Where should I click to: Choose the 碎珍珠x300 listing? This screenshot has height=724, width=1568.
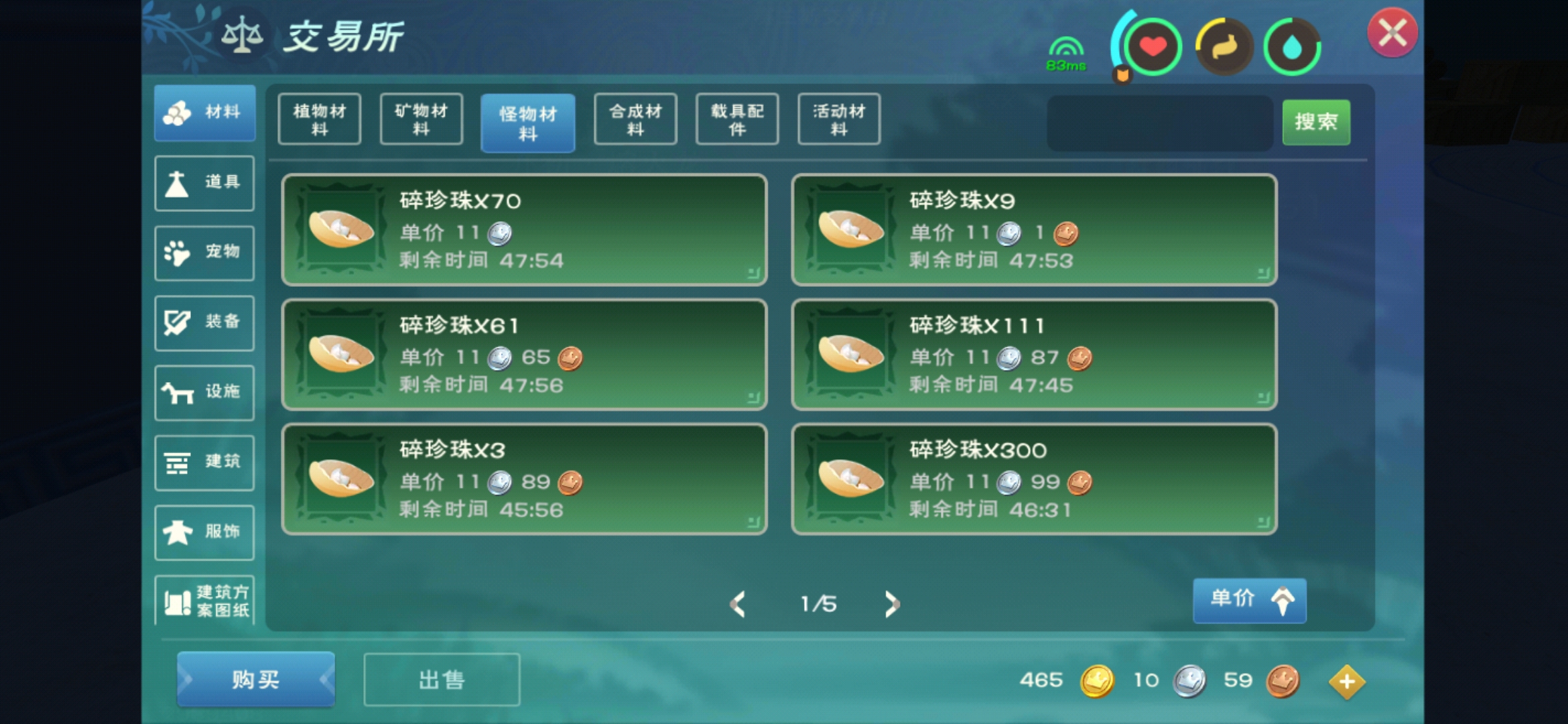click(x=1034, y=479)
